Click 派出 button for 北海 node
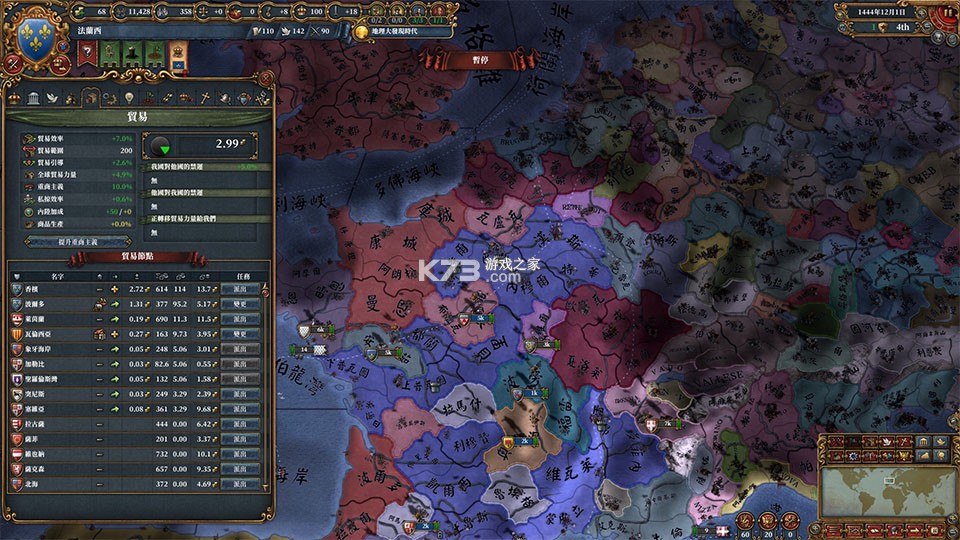This screenshot has height=540, width=960. (x=240, y=484)
